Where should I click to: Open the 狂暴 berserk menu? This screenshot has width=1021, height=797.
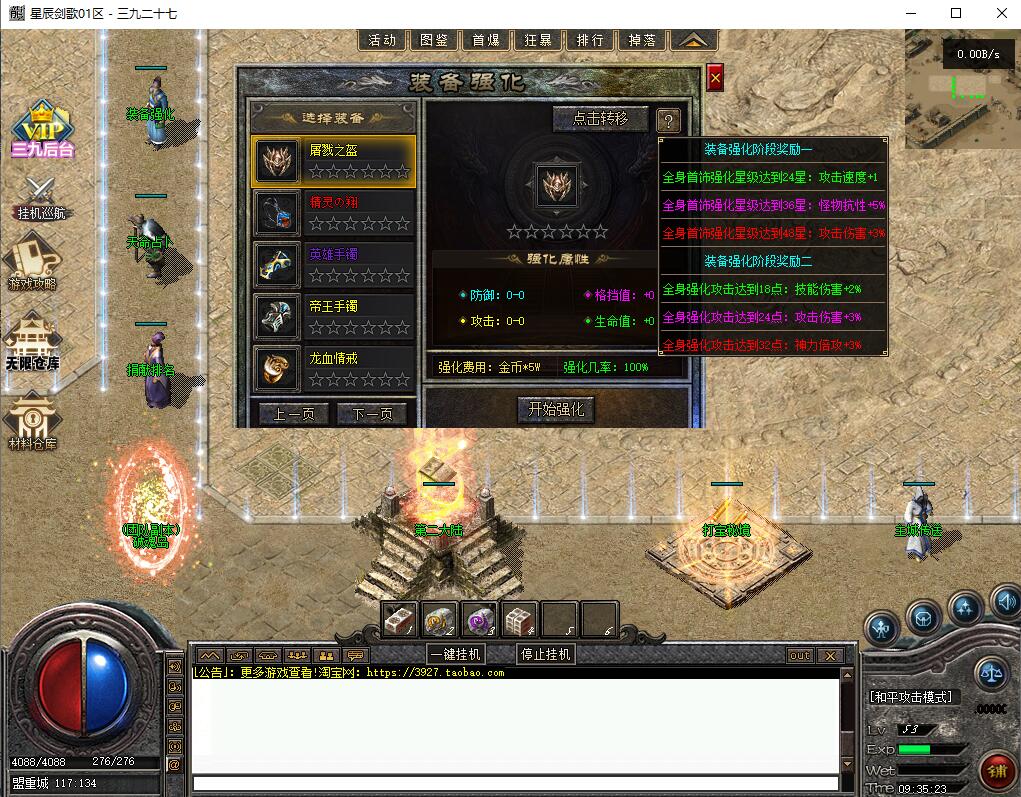coord(538,40)
